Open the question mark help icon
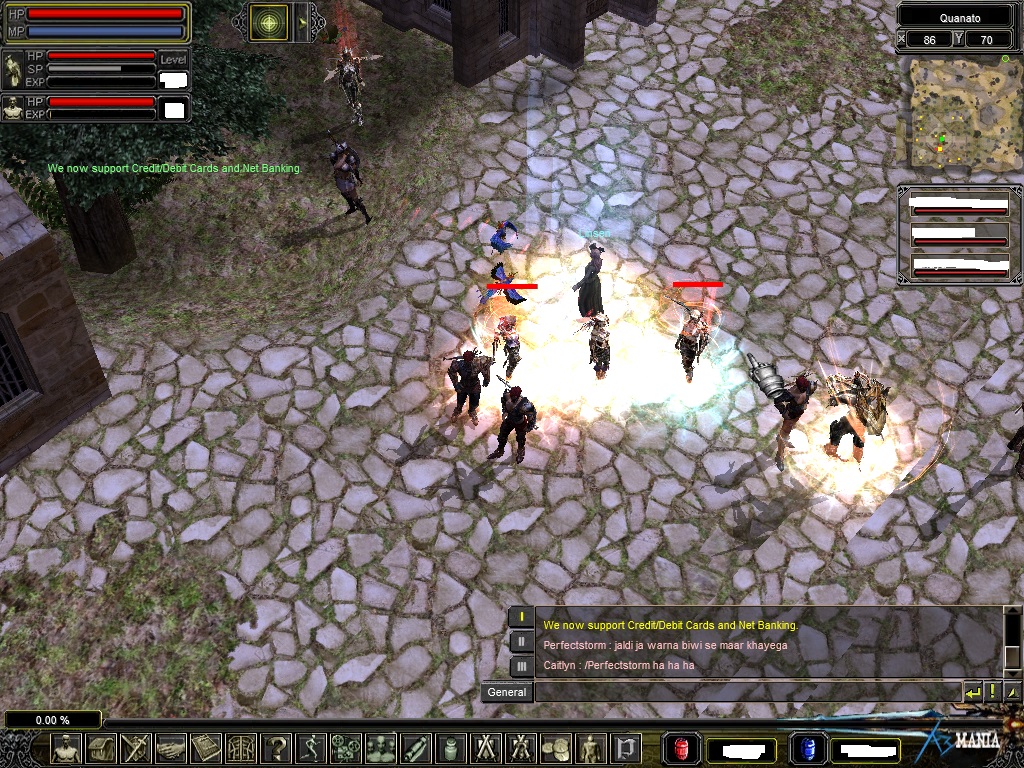The width and height of the screenshot is (1024, 768). (276, 747)
